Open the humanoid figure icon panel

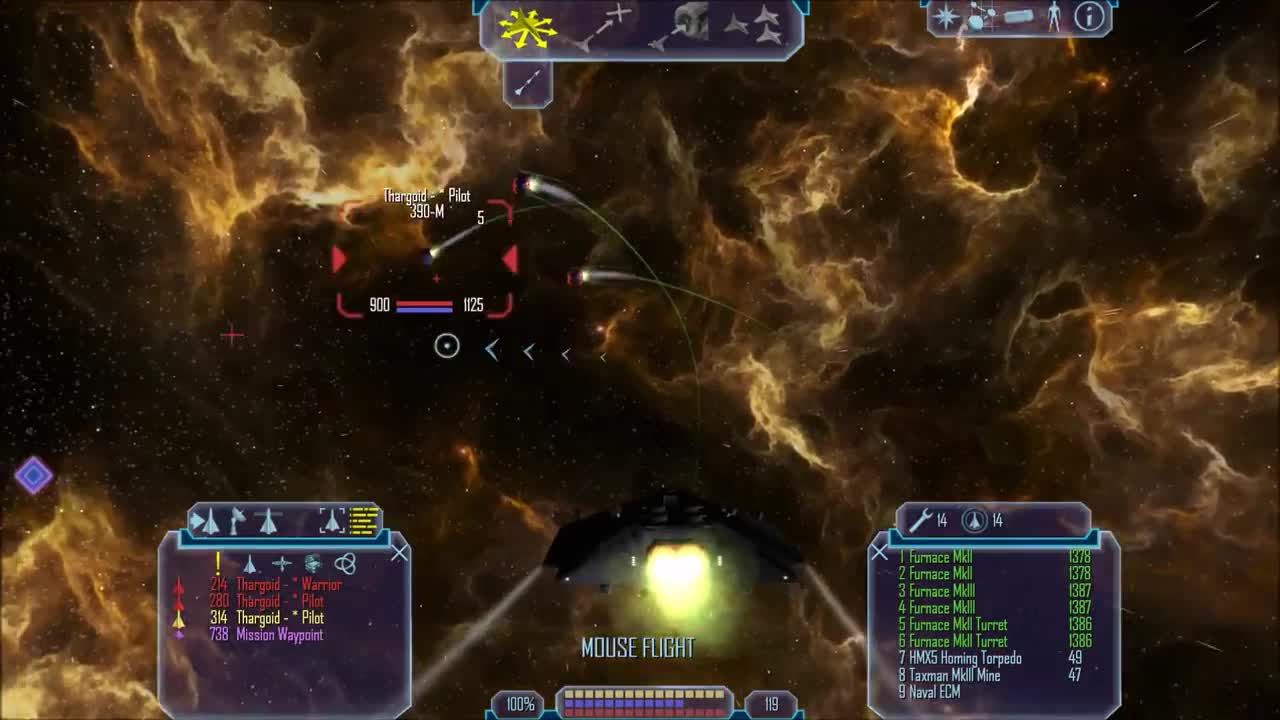(x=1053, y=16)
